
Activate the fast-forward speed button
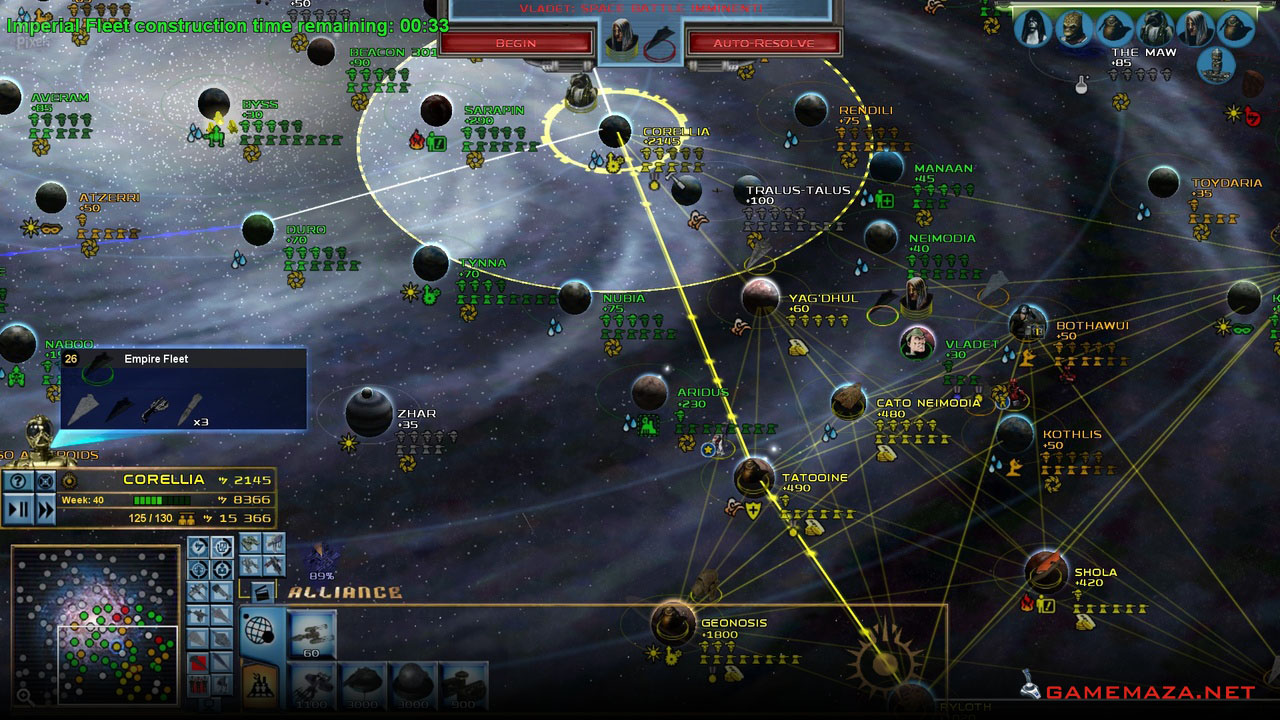(x=45, y=509)
